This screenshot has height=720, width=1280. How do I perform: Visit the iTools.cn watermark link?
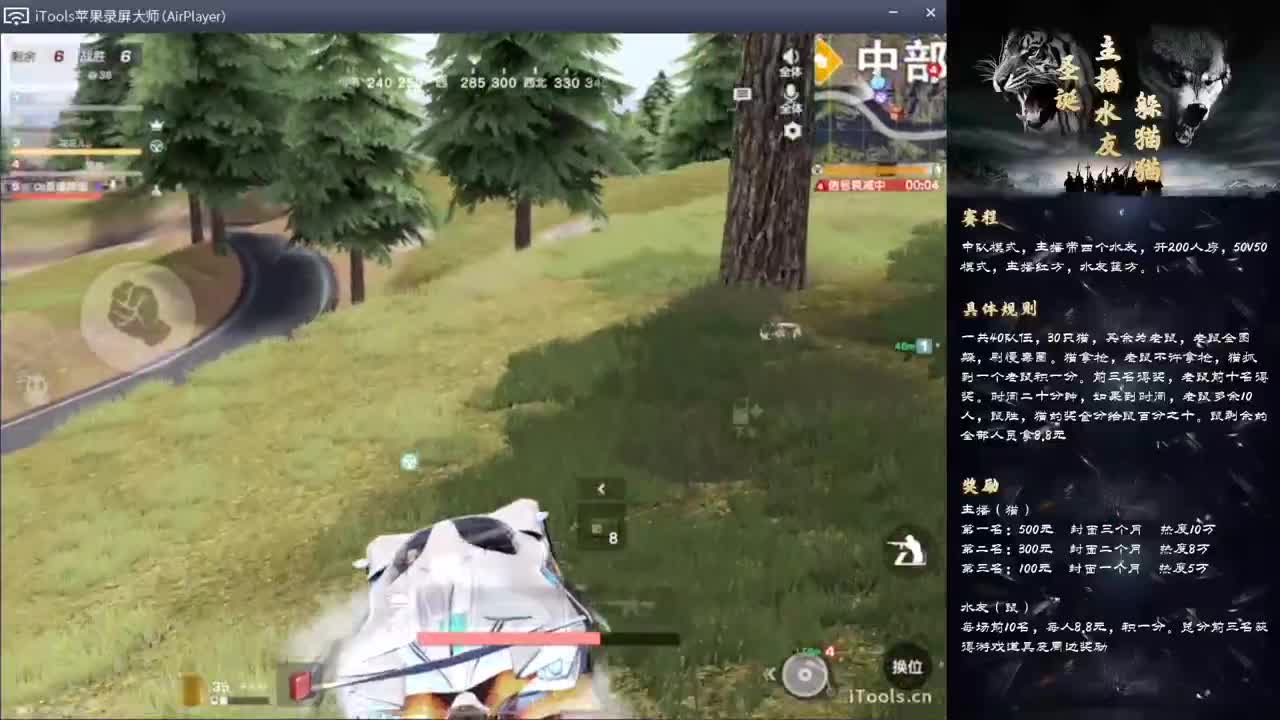point(890,696)
